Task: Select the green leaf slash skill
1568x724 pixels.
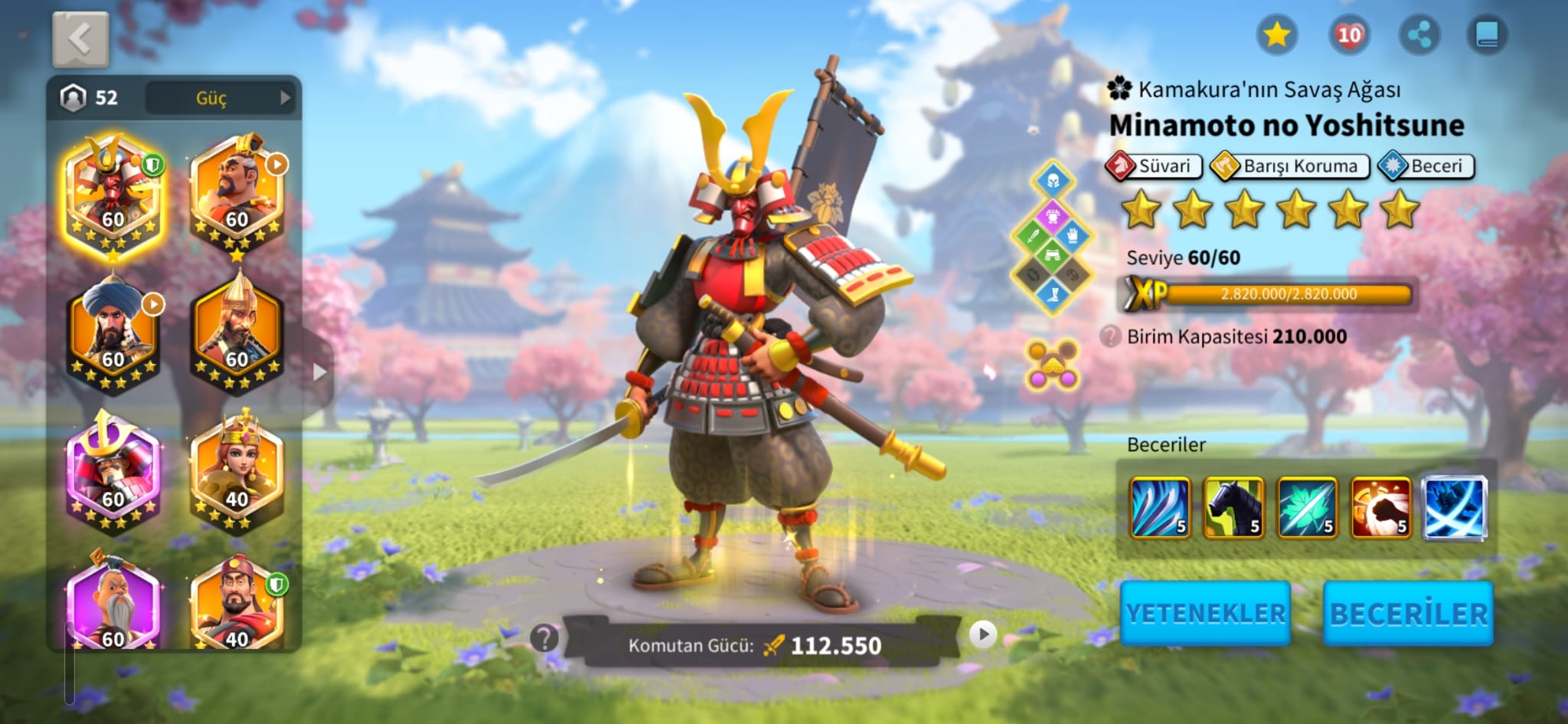Action: pos(1307,507)
